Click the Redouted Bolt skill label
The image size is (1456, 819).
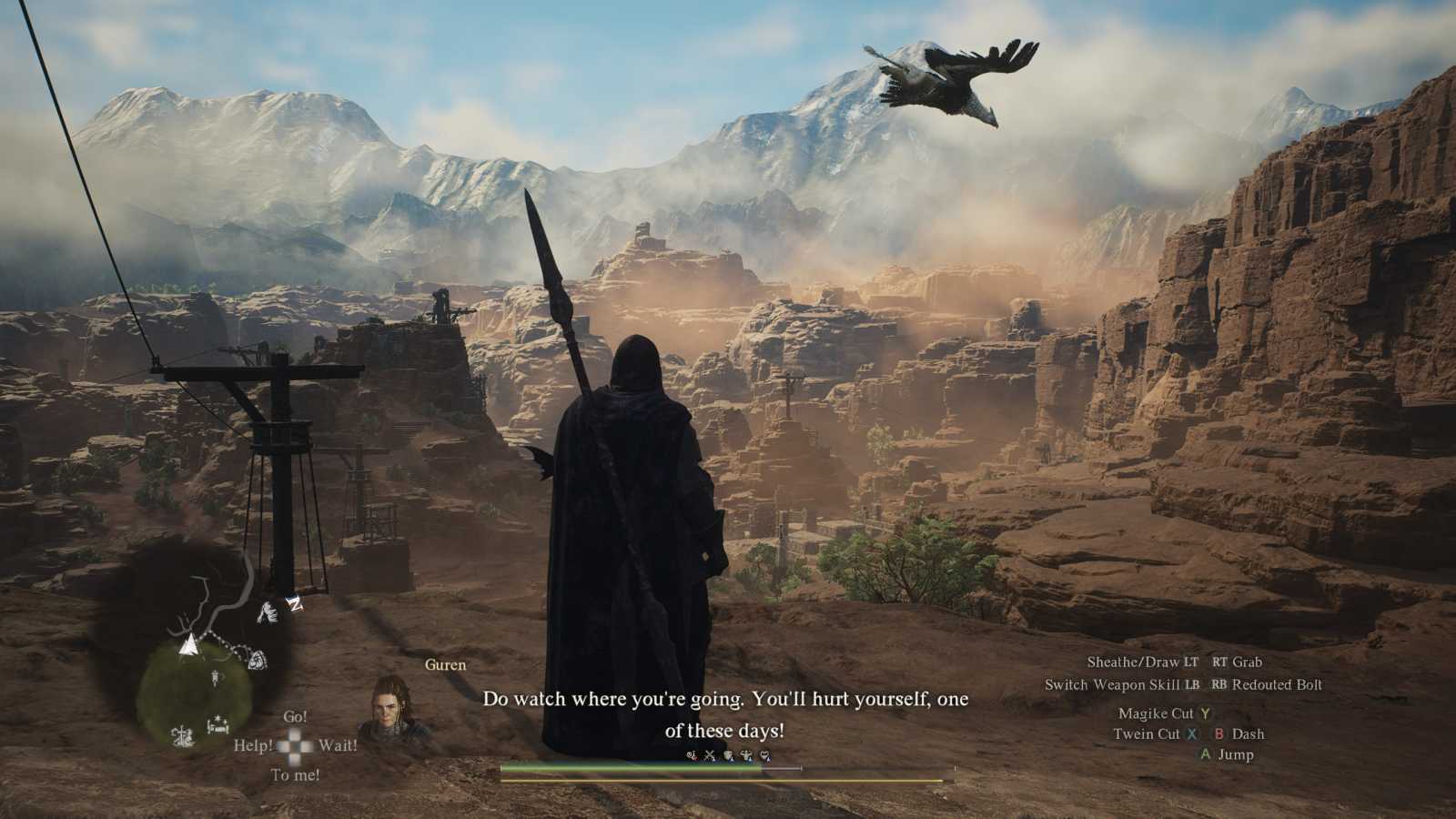pos(1278,685)
